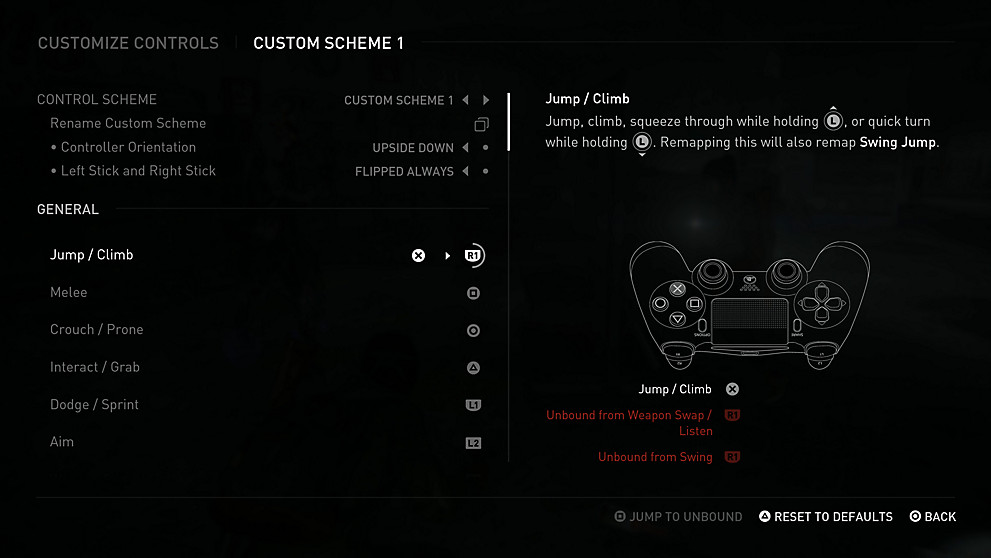This screenshot has width=991, height=558.
Task: Open the Interact / Grab binding
Action: (95, 367)
